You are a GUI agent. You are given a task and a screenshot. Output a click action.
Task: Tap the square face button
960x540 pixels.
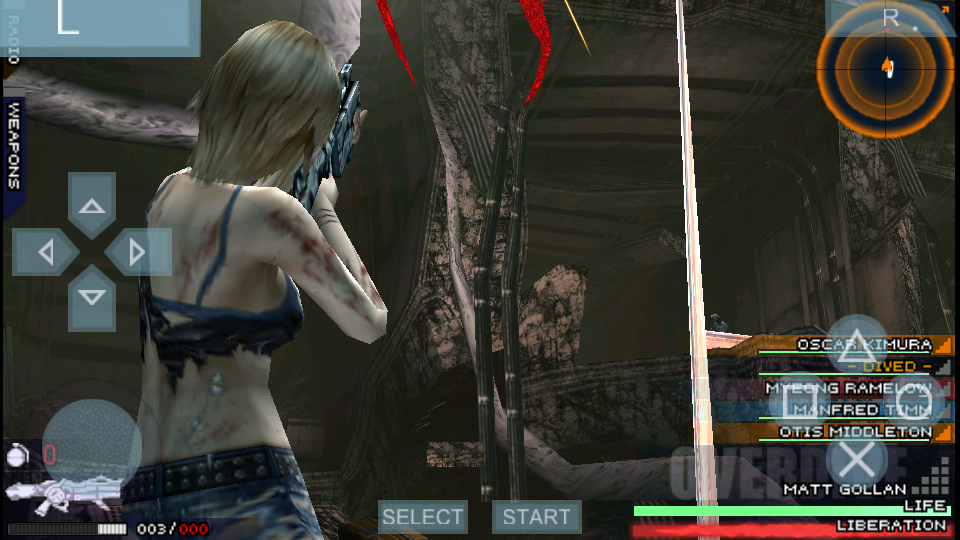coord(801,402)
